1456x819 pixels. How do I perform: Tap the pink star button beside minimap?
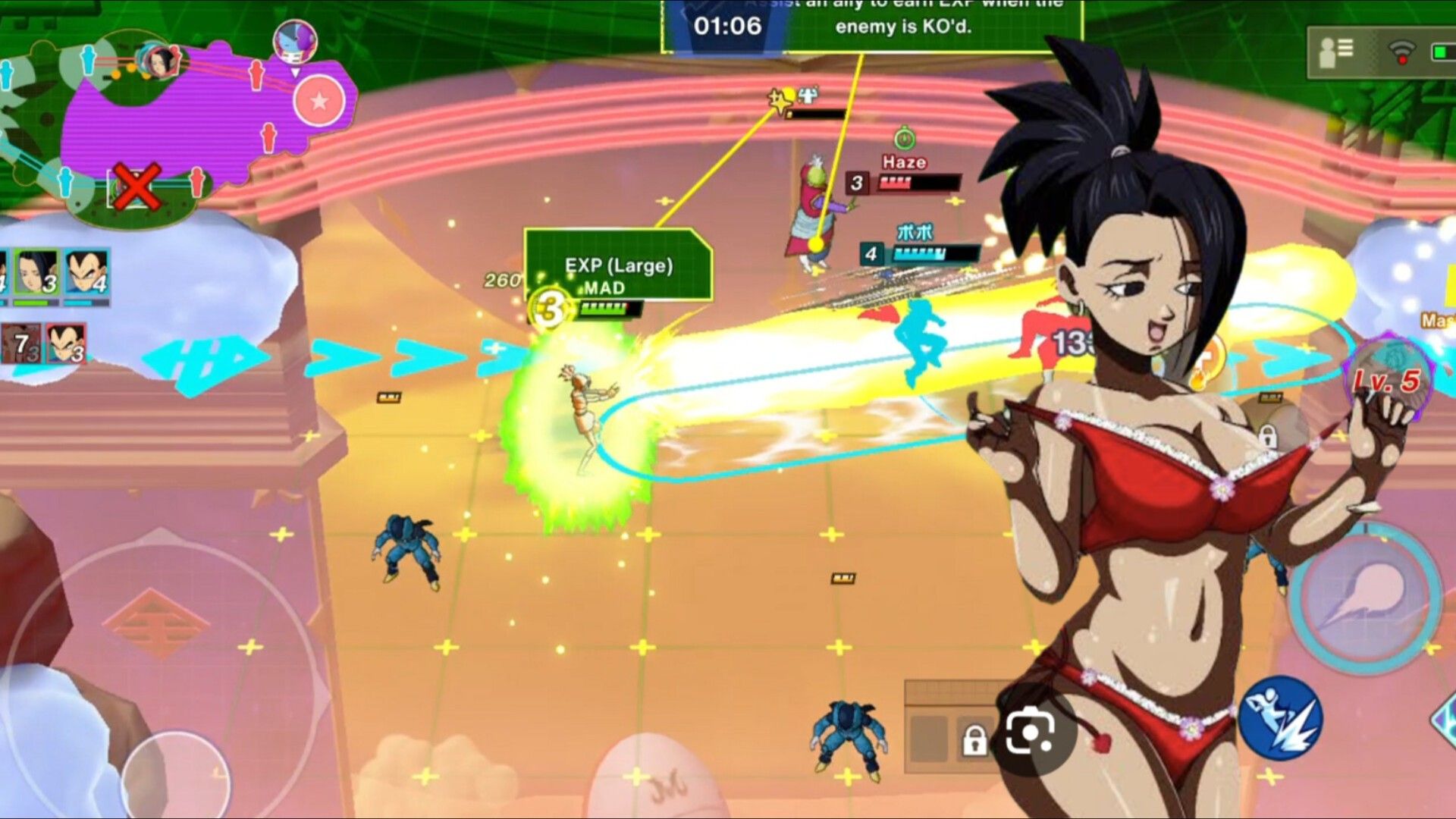[x=319, y=101]
